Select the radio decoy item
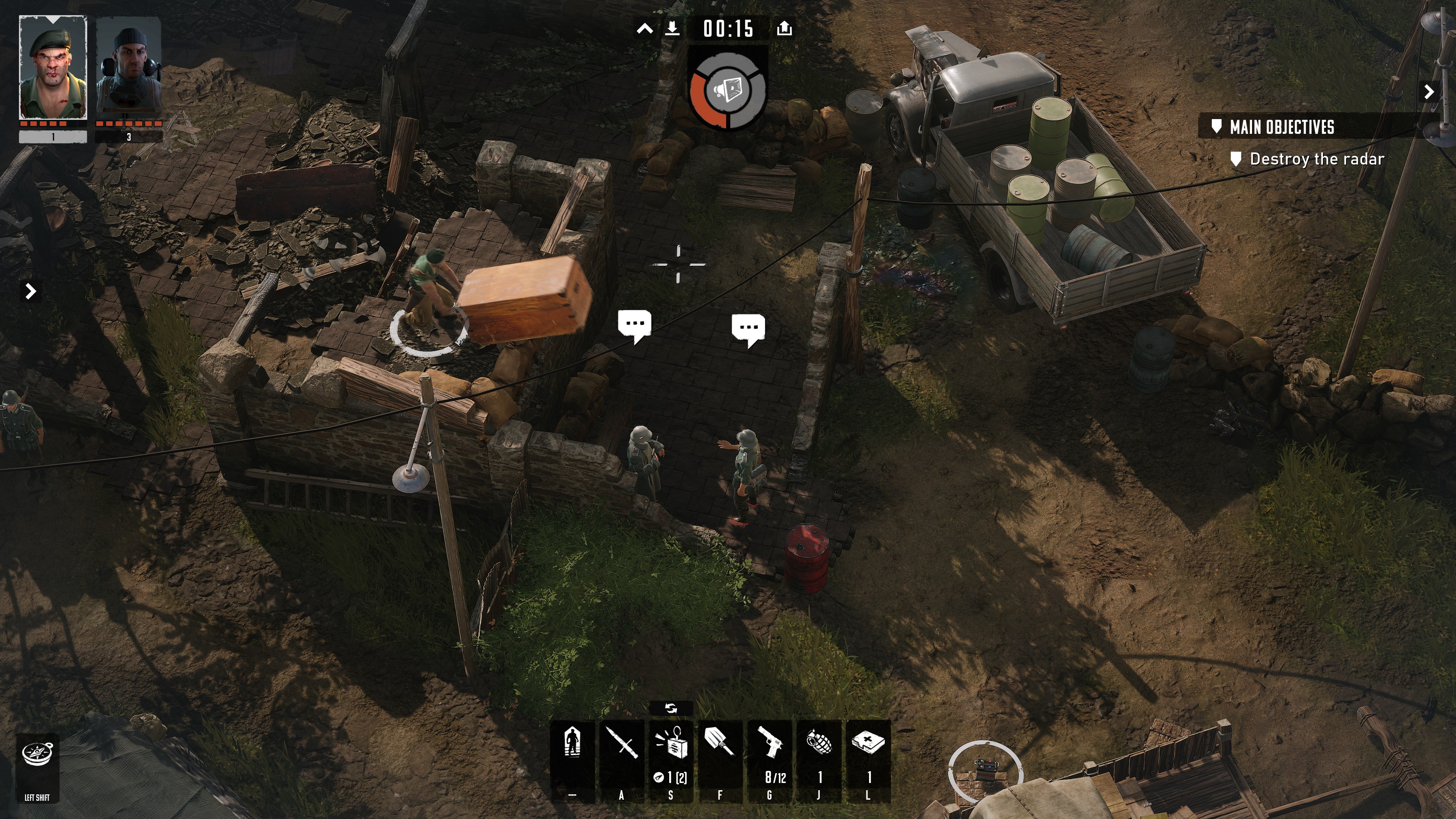The width and height of the screenshot is (1456, 819). [x=671, y=744]
